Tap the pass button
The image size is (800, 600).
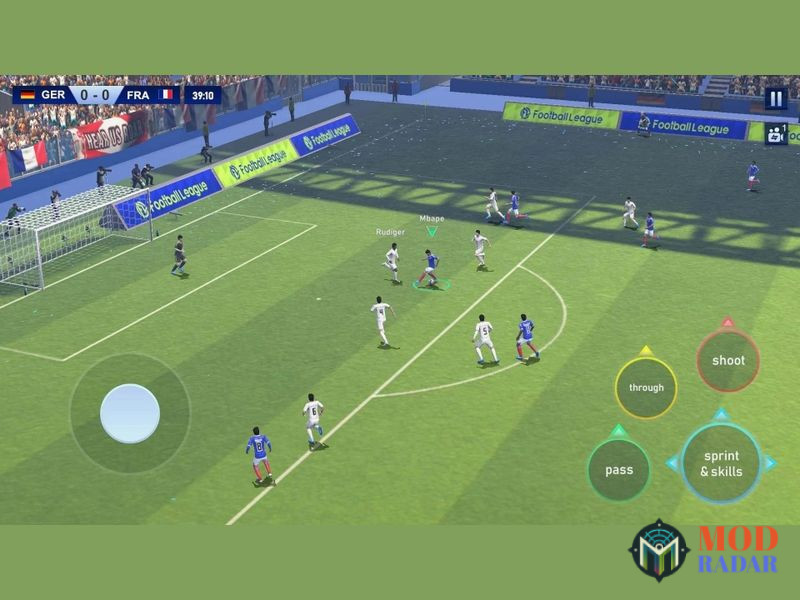tap(619, 470)
